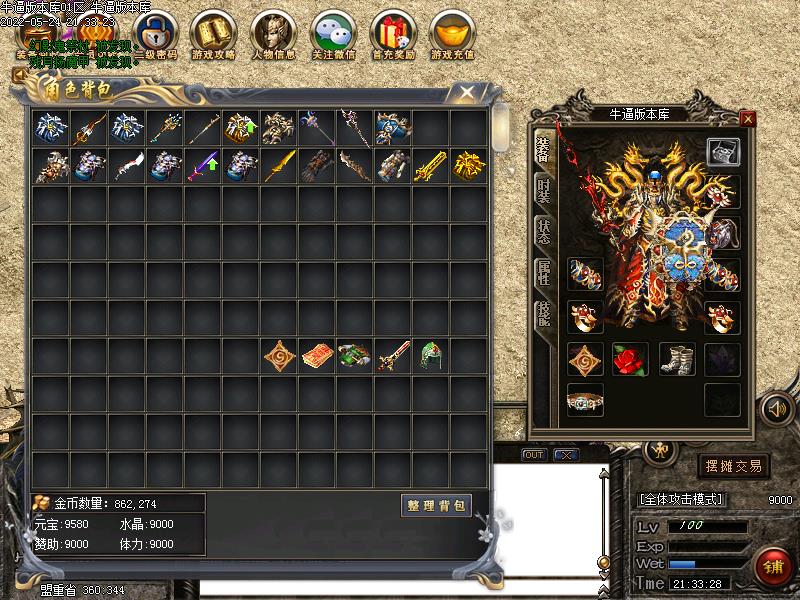Open the 技能 skills tab
This screenshot has height=600, width=800.
tap(543, 316)
